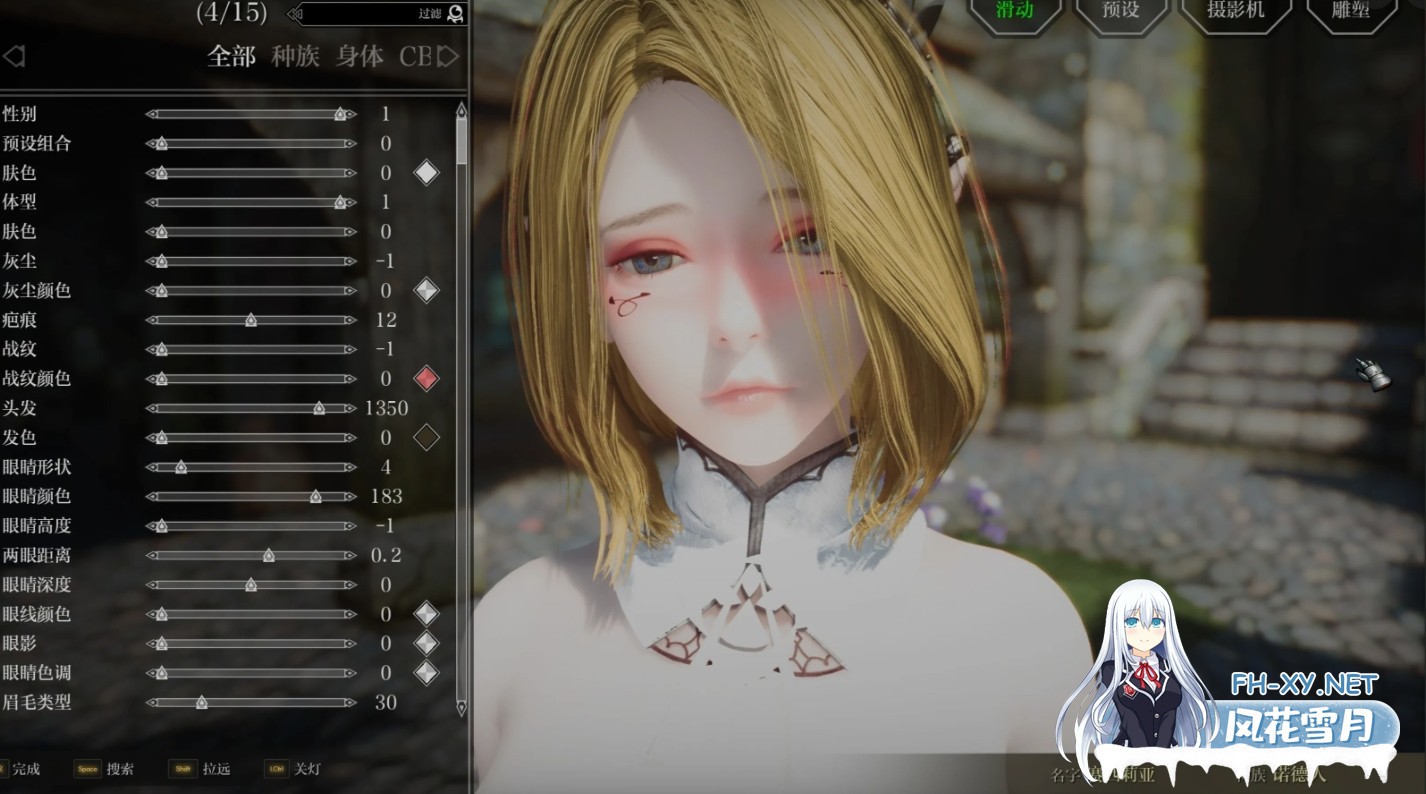Click the small arrow inside the filter input field
Viewport: 1426px width, 794px height.
pyautogui.click(x=294, y=15)
